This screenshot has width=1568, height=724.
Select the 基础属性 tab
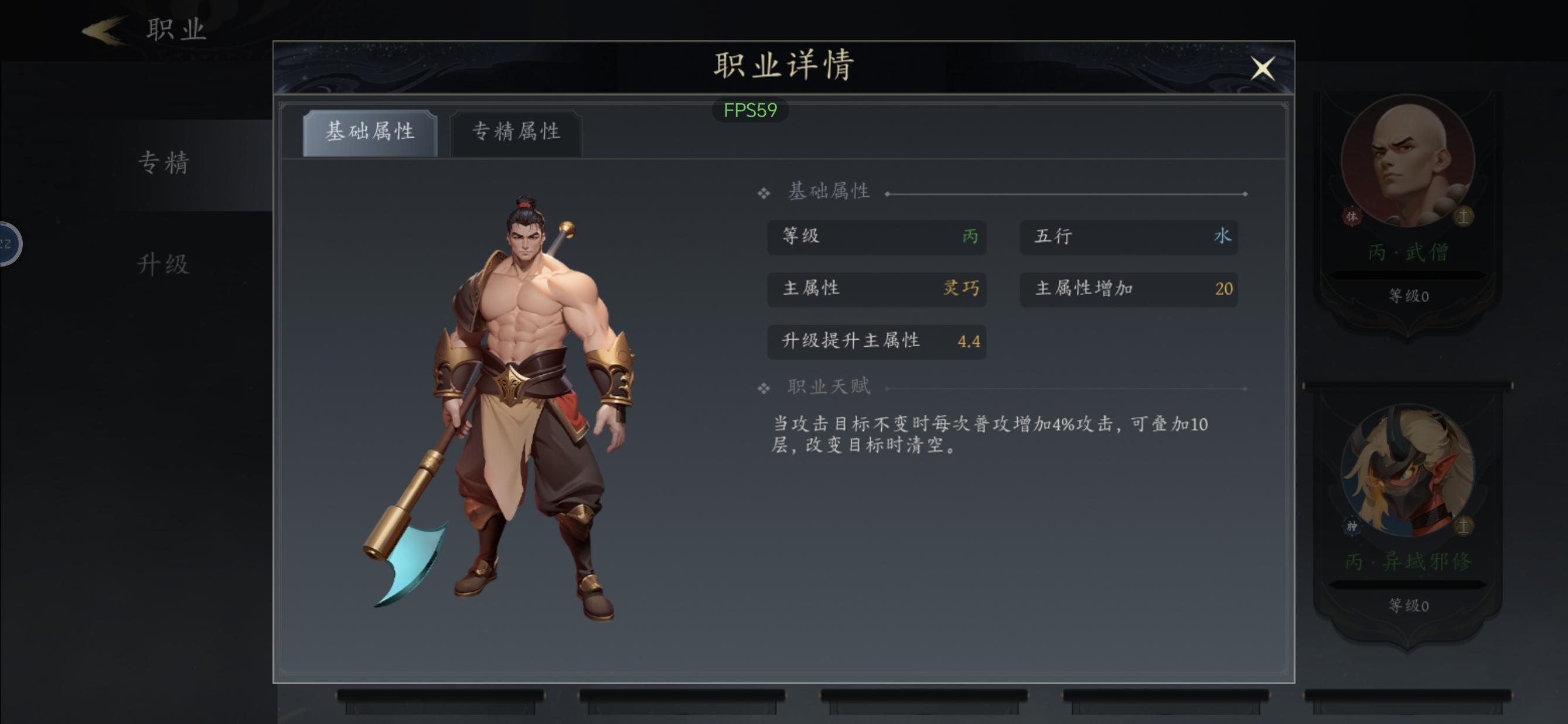pyautogui.click(x=371, y=132)
